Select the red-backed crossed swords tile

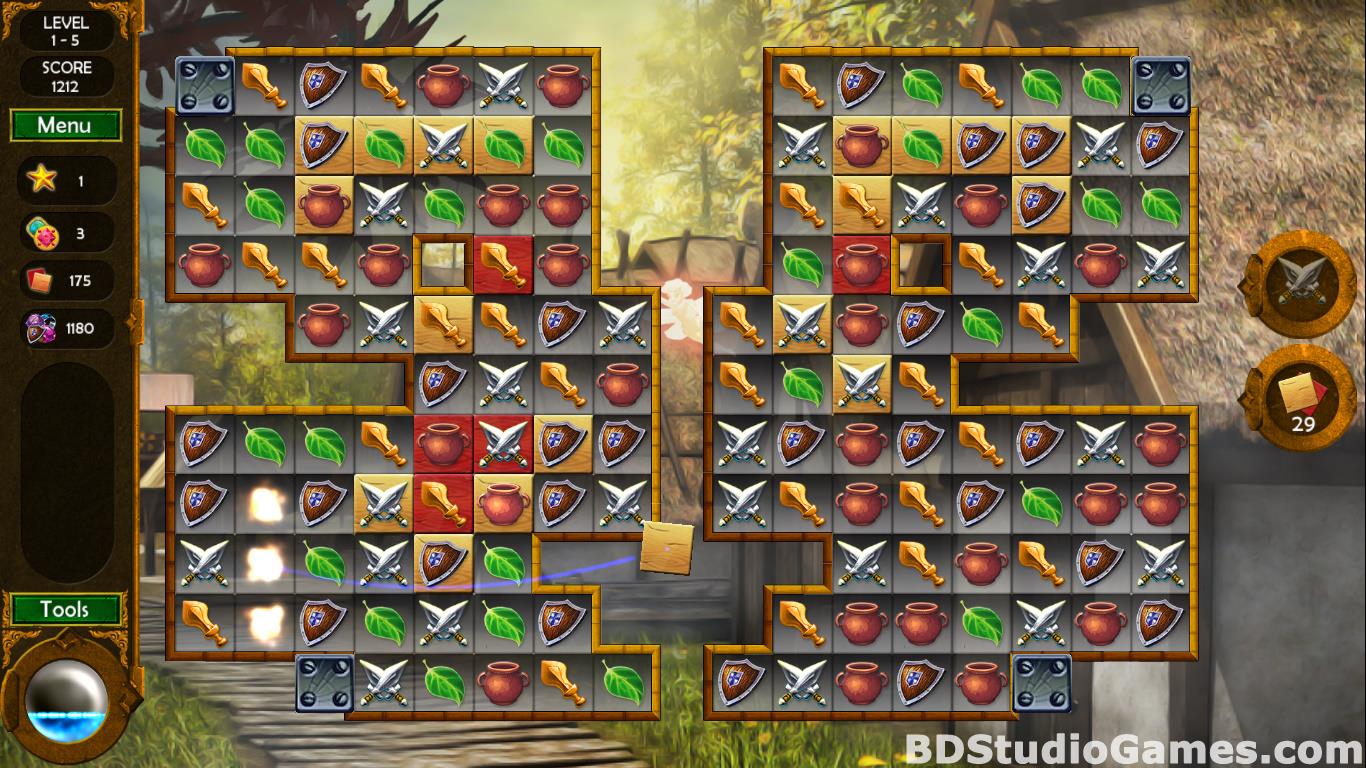(x=503, y=444)
